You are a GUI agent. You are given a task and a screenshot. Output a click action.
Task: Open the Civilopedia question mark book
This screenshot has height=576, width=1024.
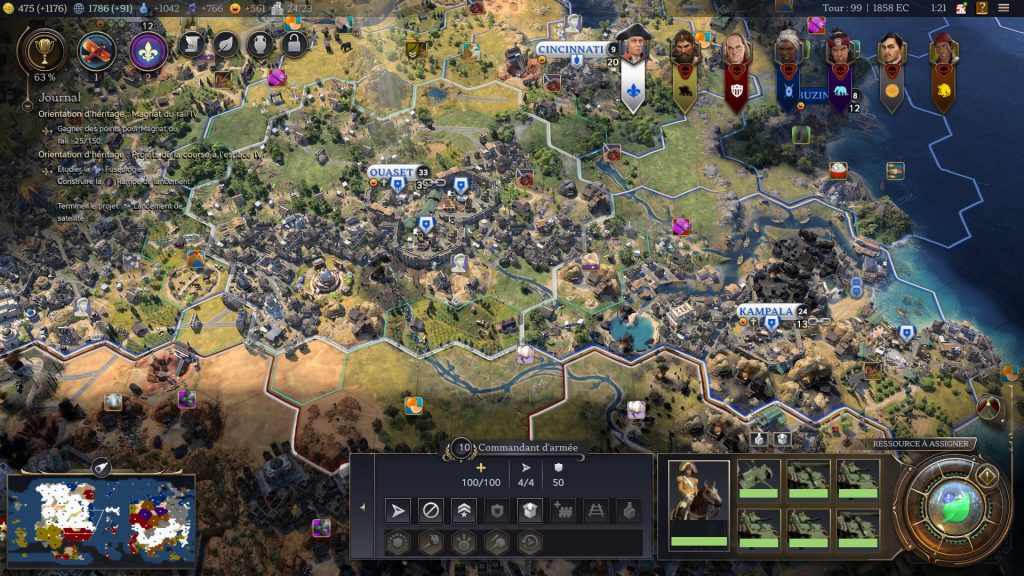point(982,8)
